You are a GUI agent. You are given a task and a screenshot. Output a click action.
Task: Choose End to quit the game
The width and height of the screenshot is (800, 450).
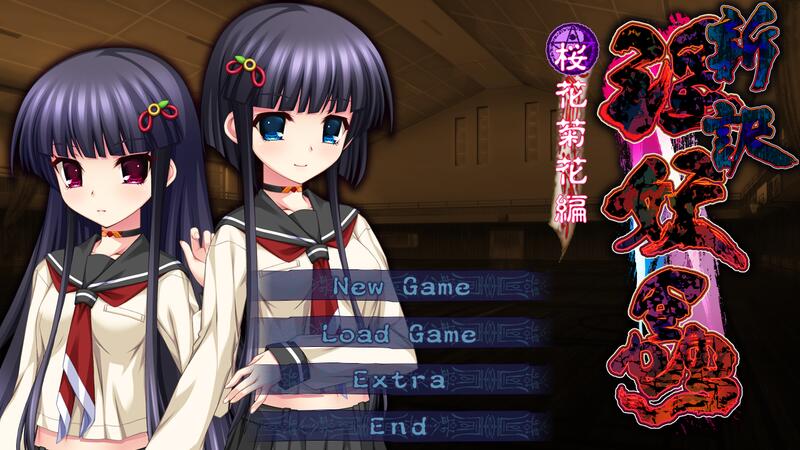(x=400, y=426)
